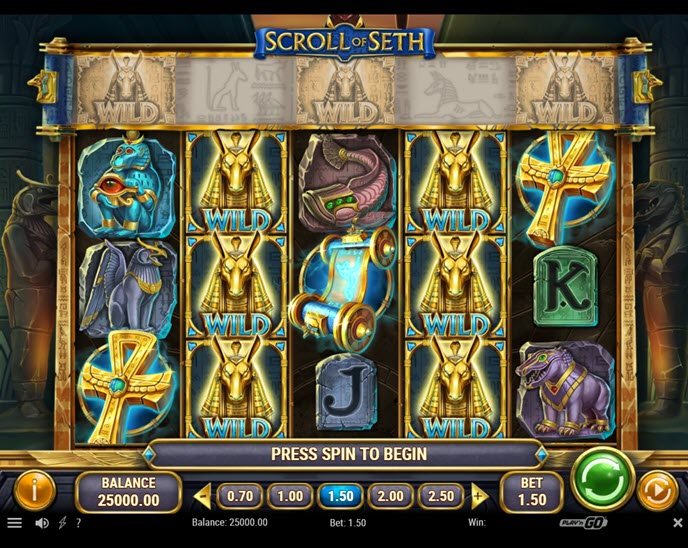Switch the bet to 2.50
Image resolution: width=688 pixels, height=548 pixels.
(440, 495)
